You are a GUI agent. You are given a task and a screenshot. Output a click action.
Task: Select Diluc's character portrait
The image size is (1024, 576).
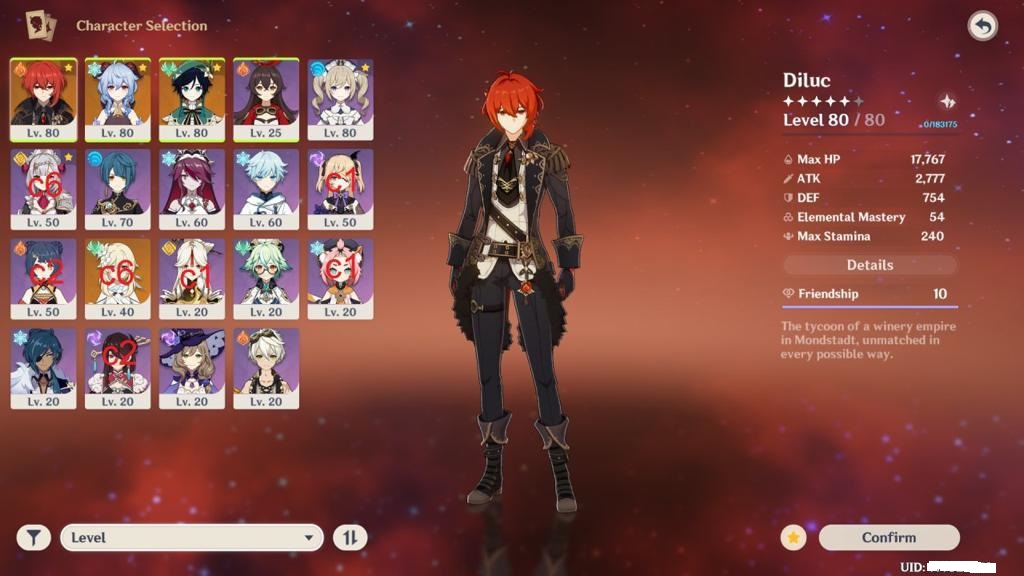(x=43, y=98)
